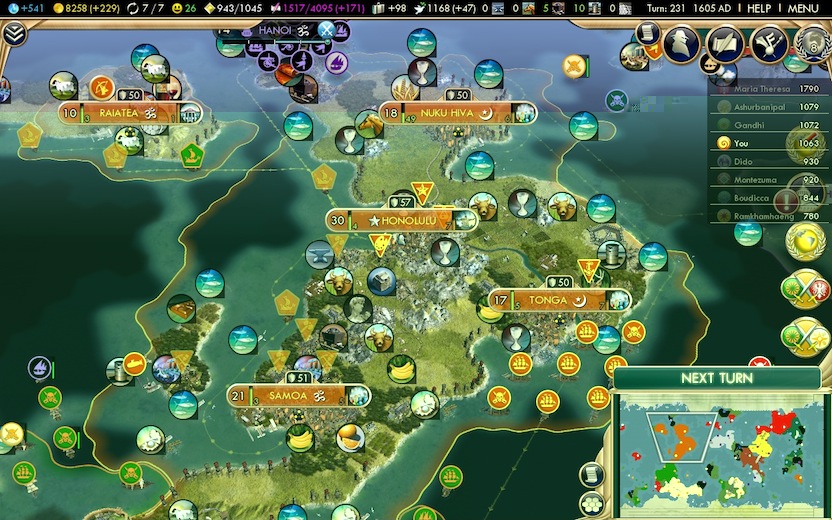Select Maria Theresa in the score list
The width and height of the screenshot is (832, 520).
[x=763, y=89]
